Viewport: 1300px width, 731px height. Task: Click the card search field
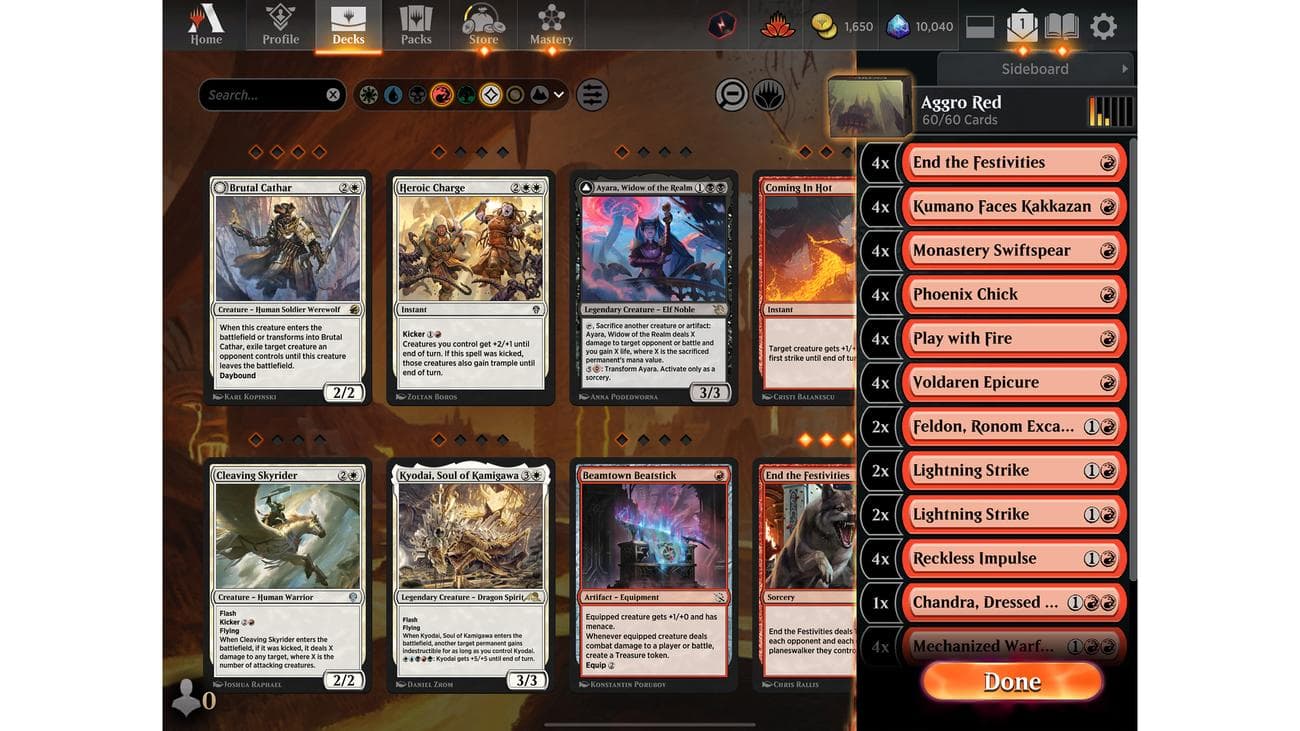pyautogui.click(x=262, y=95)
